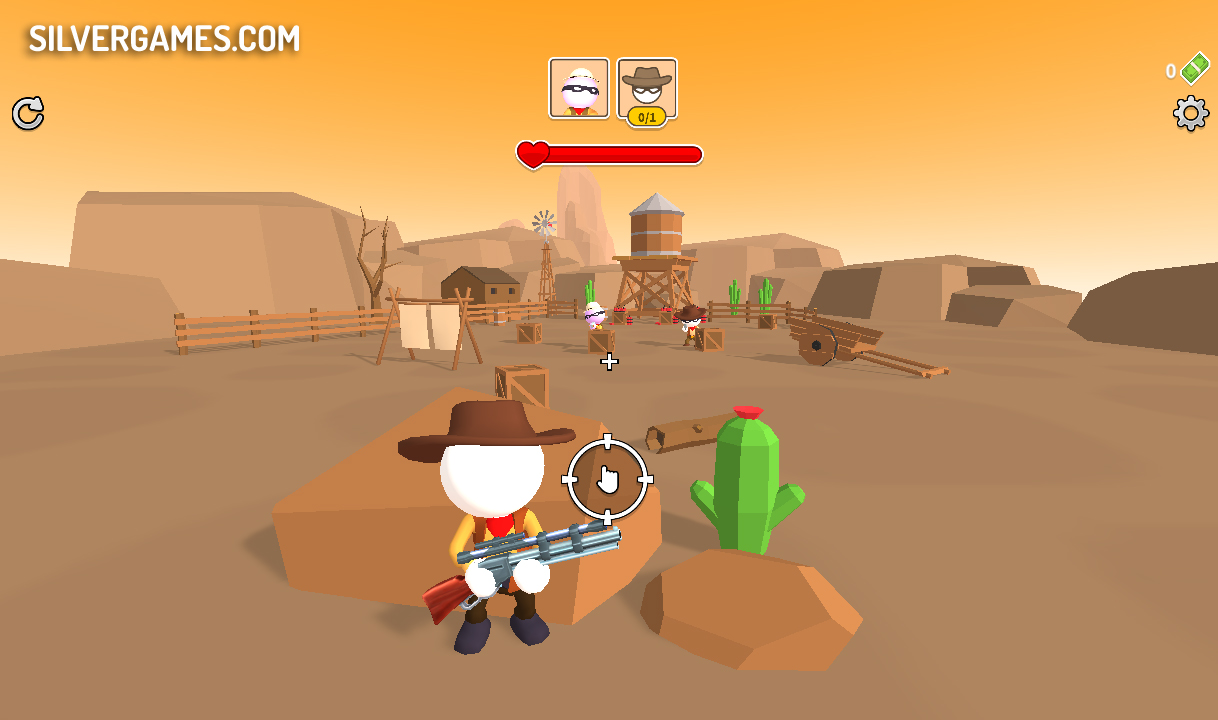
Task: Open the SilverGames.com logo link
Action: pyautogui.click(x=164, y=38)
